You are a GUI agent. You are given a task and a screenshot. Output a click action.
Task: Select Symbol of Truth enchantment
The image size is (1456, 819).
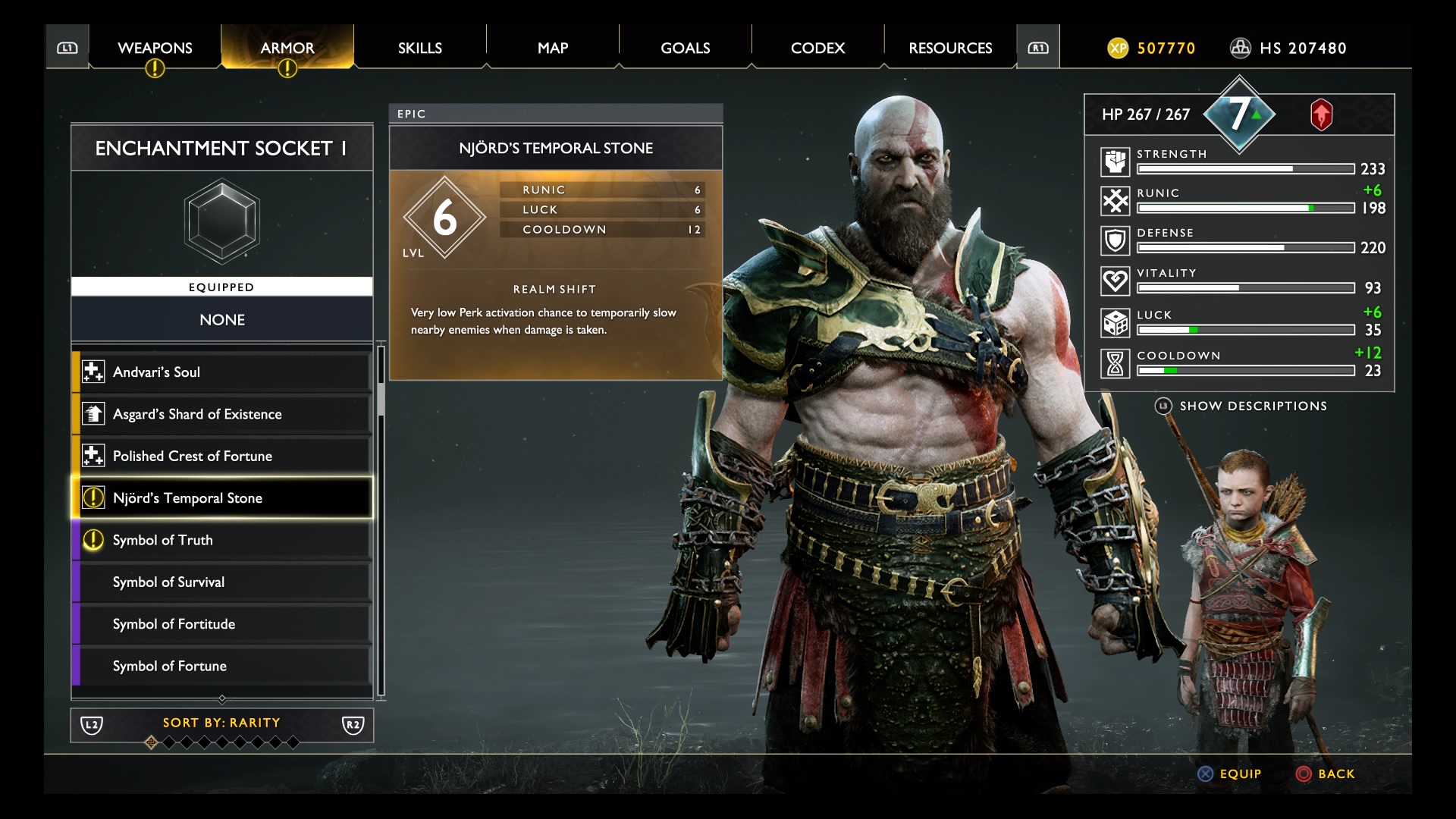pyautogui.click(x=222, y=540)
